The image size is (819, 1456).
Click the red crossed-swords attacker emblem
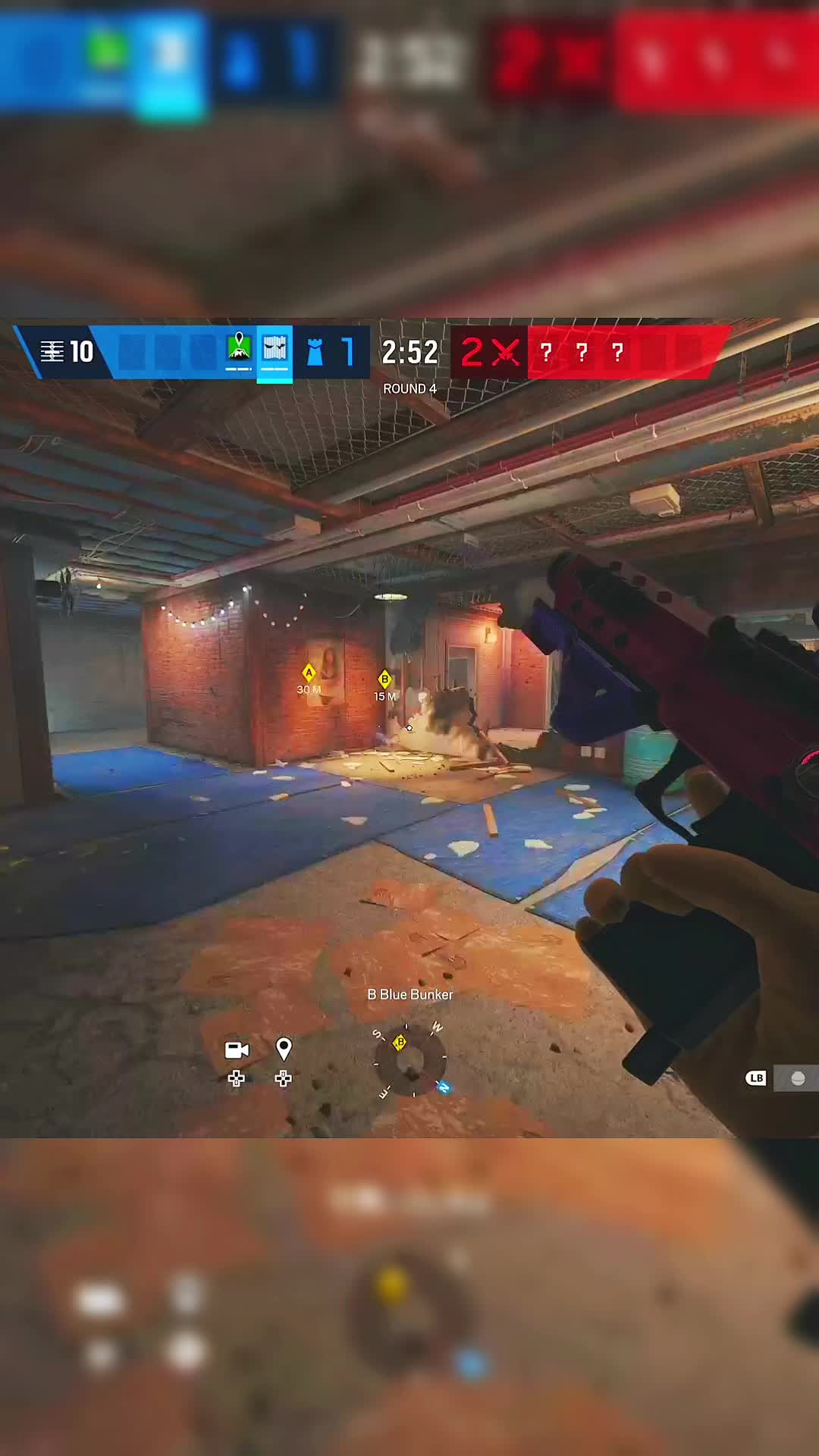pos(506,353)
